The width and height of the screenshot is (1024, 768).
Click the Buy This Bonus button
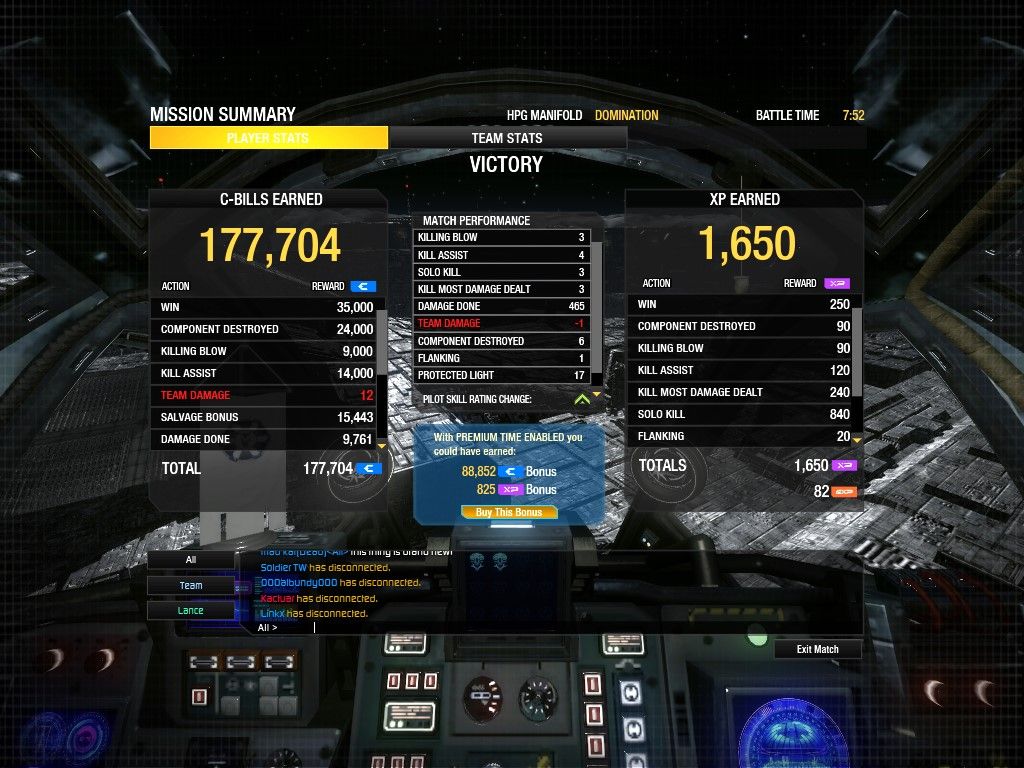click(x=509, y=512)
